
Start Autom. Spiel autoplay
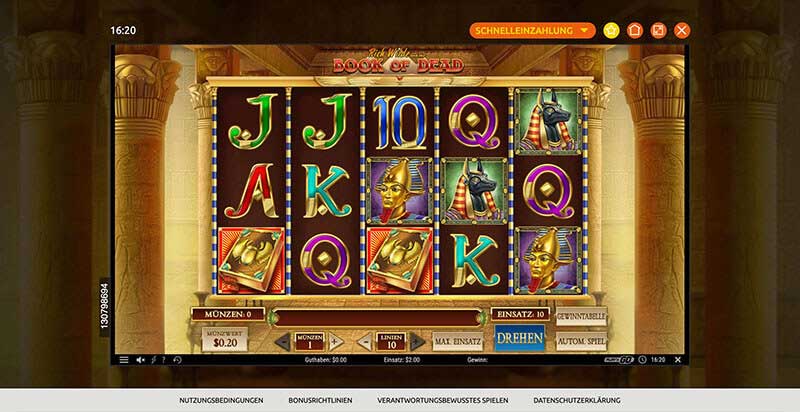[581, 340]
